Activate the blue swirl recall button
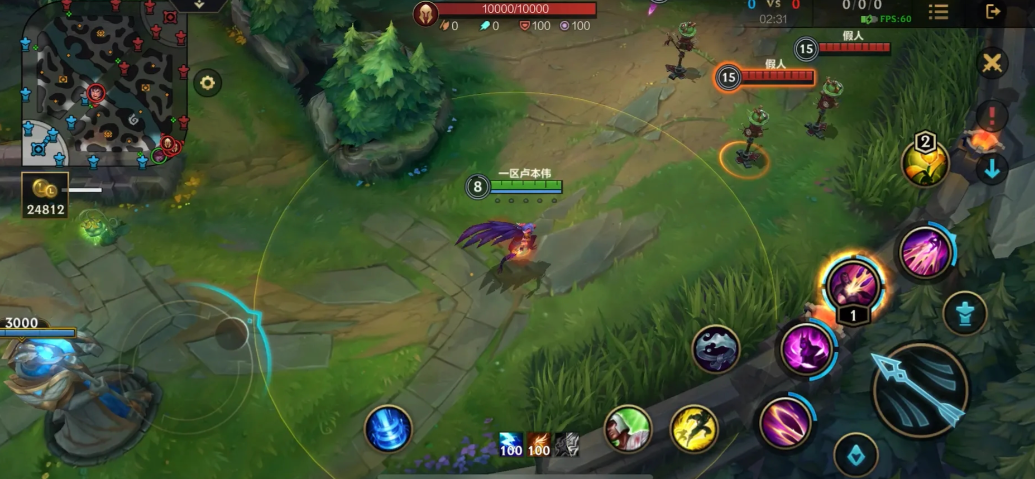The width and height of the screenshot is (1035, 479). click(x=388, y=428)
